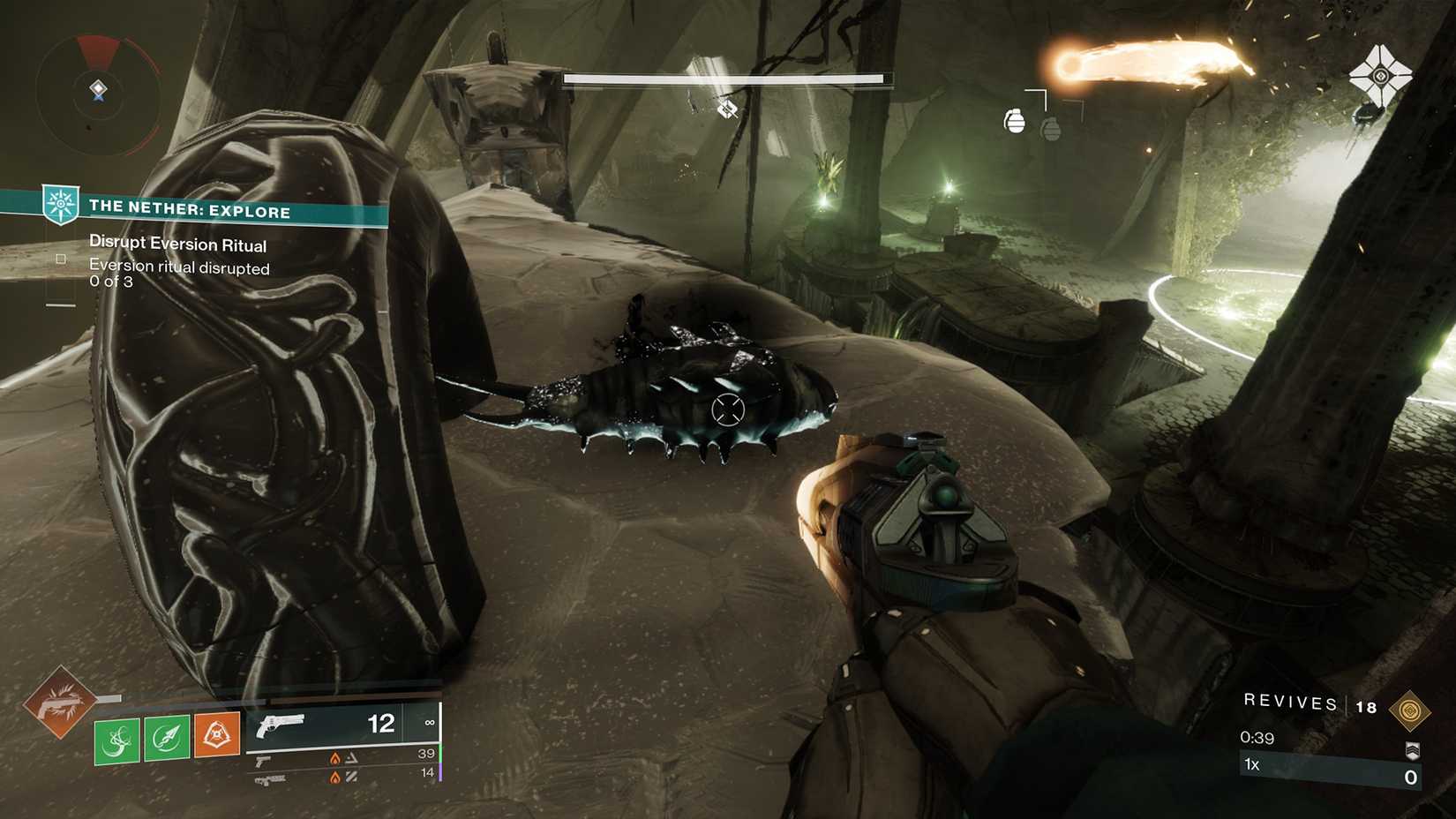Toggle the Eversion ritual objective checkbox
The height and width of the screenshot is (819, 1456).
click(60, 259)
